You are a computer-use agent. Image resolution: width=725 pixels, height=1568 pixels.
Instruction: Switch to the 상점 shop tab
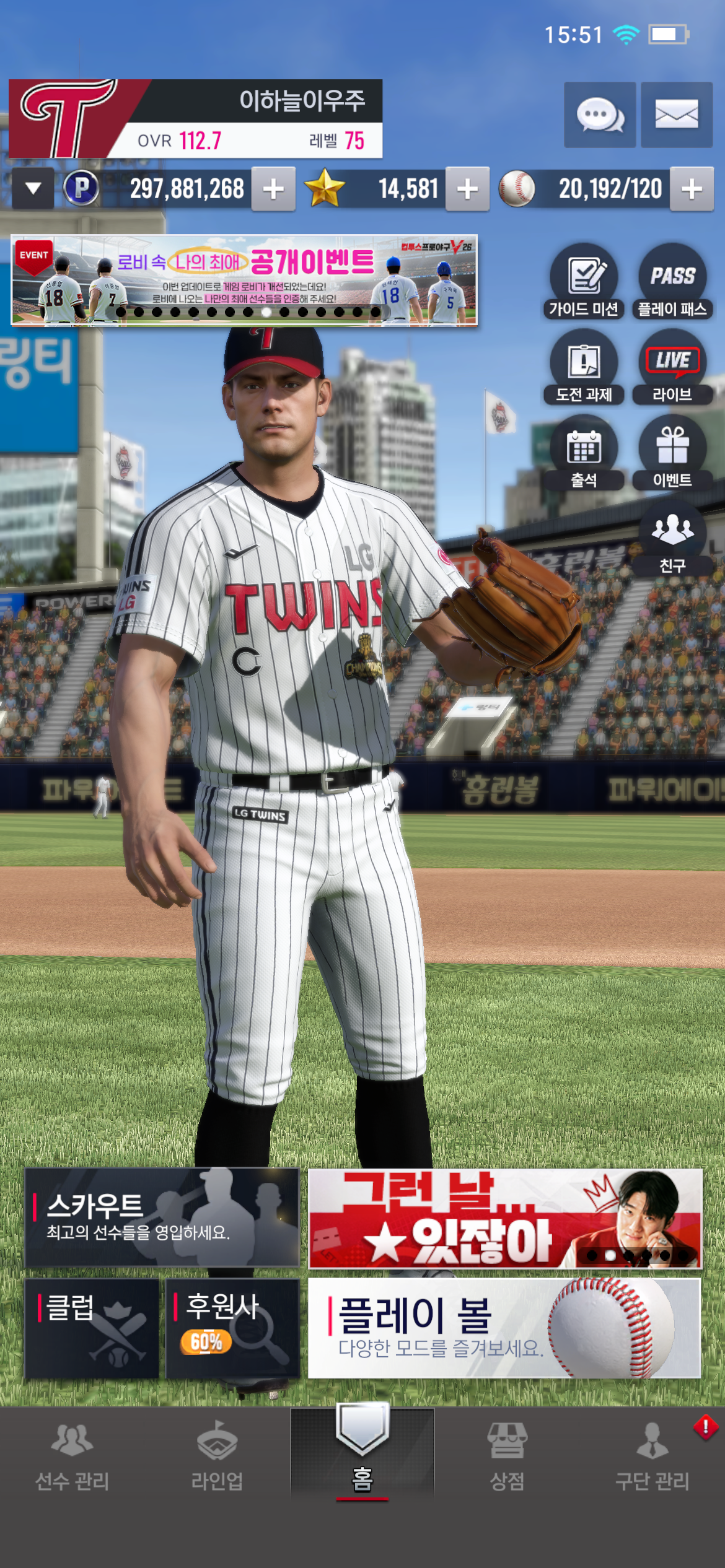point(507,1455)
